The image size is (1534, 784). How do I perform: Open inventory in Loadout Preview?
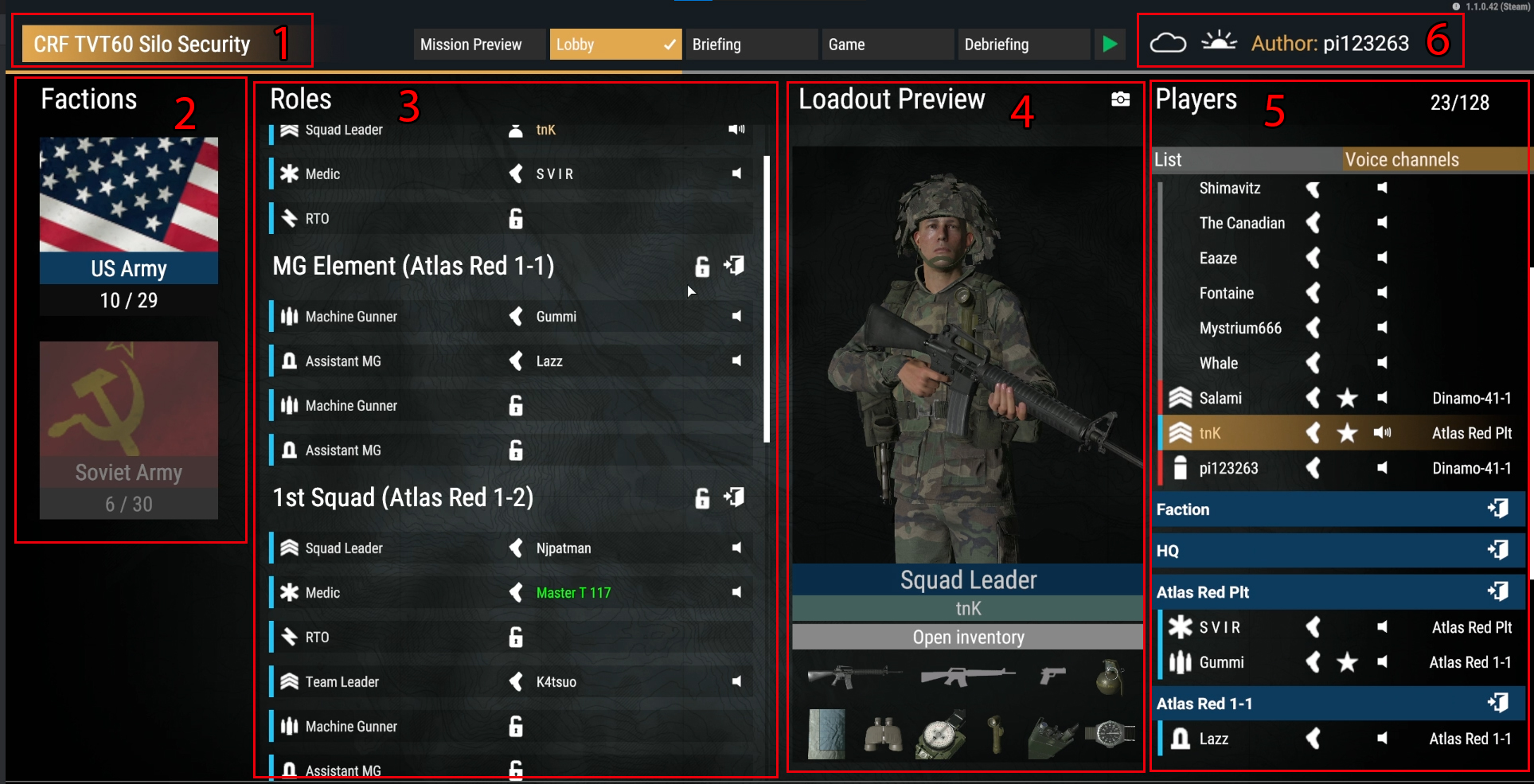pos(968,638)
